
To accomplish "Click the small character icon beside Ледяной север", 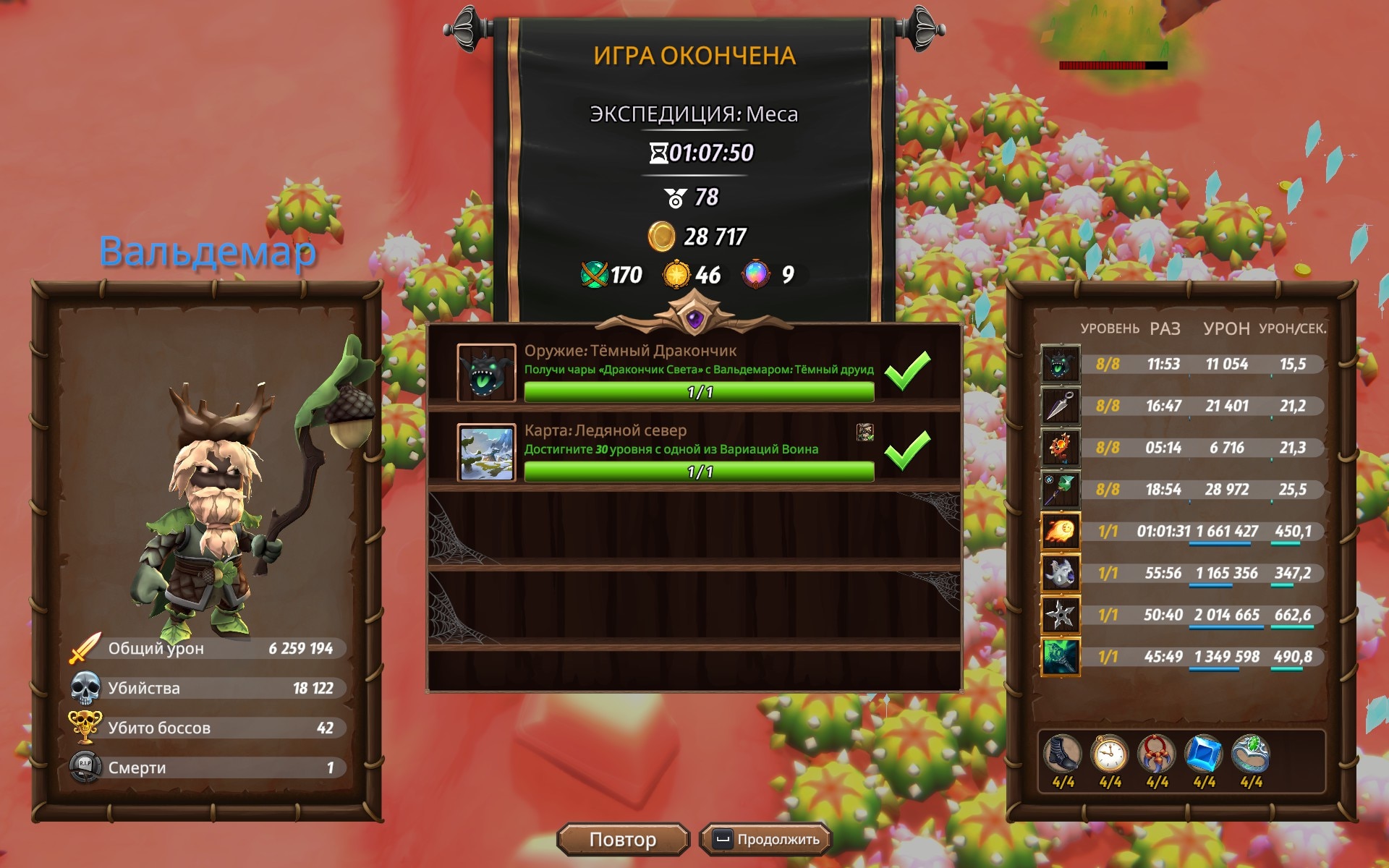I will [865, 433].
